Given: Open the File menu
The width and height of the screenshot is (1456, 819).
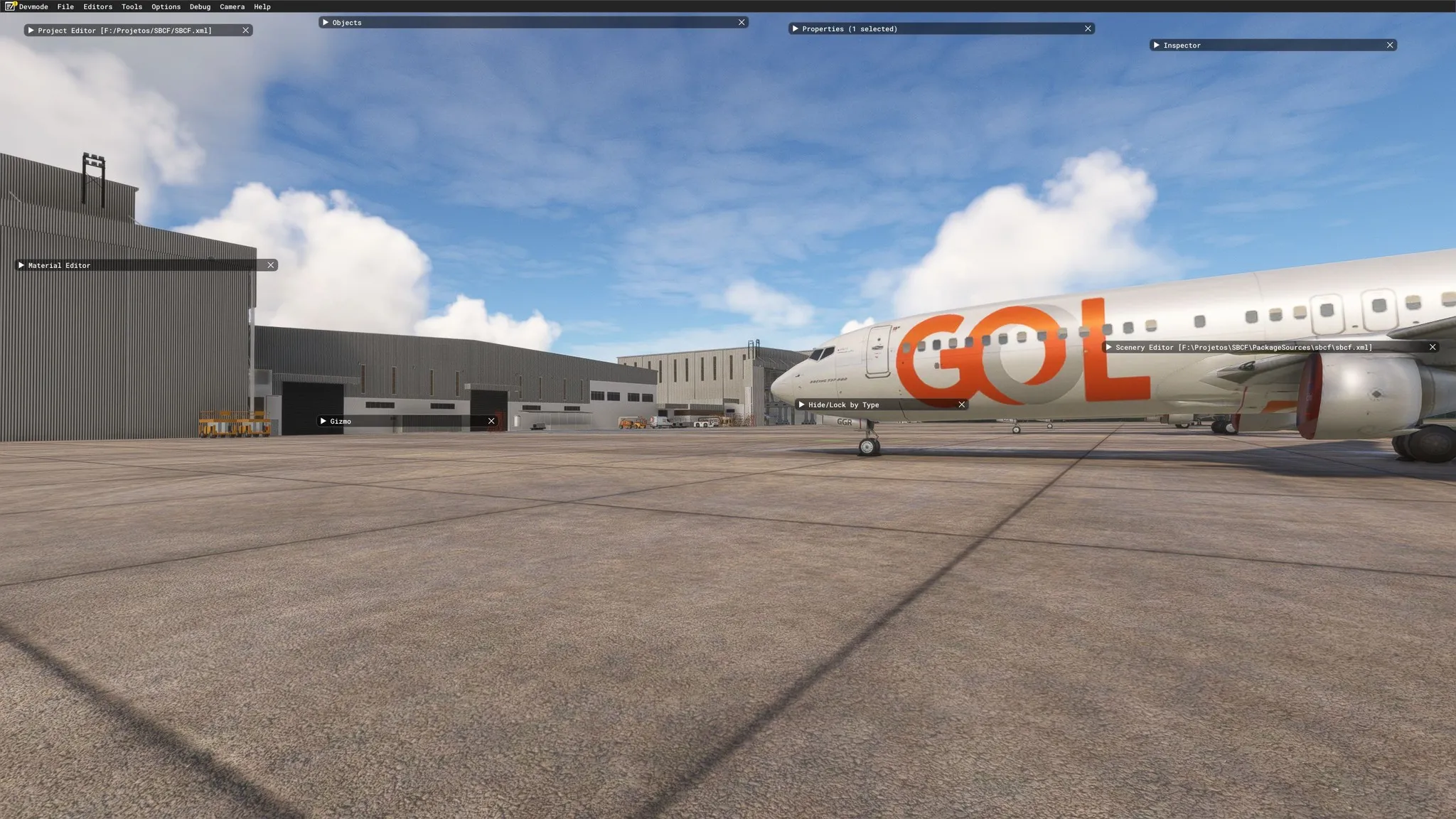Looking at the screenshot, I should coord(65,6).
